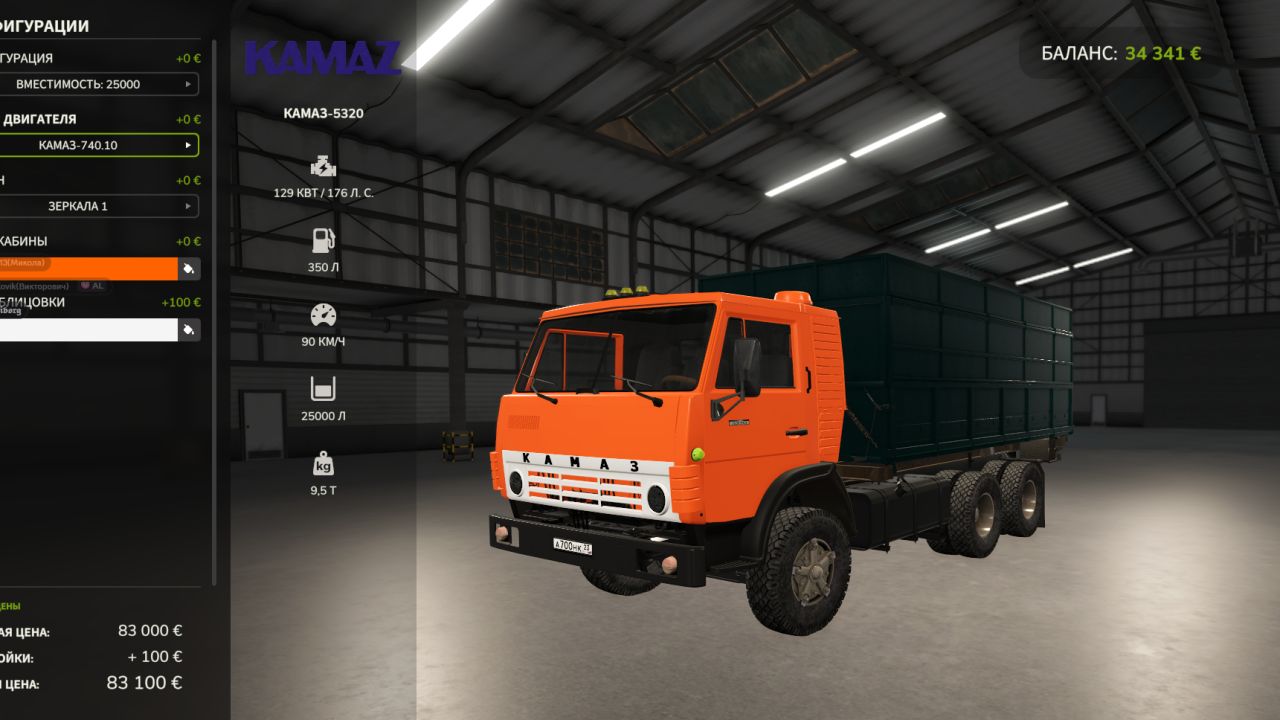Click the +100 € label in ОБЛИЦОВКИ section
The height and width of the screenshot is (720, 1280).
point(180,300)
